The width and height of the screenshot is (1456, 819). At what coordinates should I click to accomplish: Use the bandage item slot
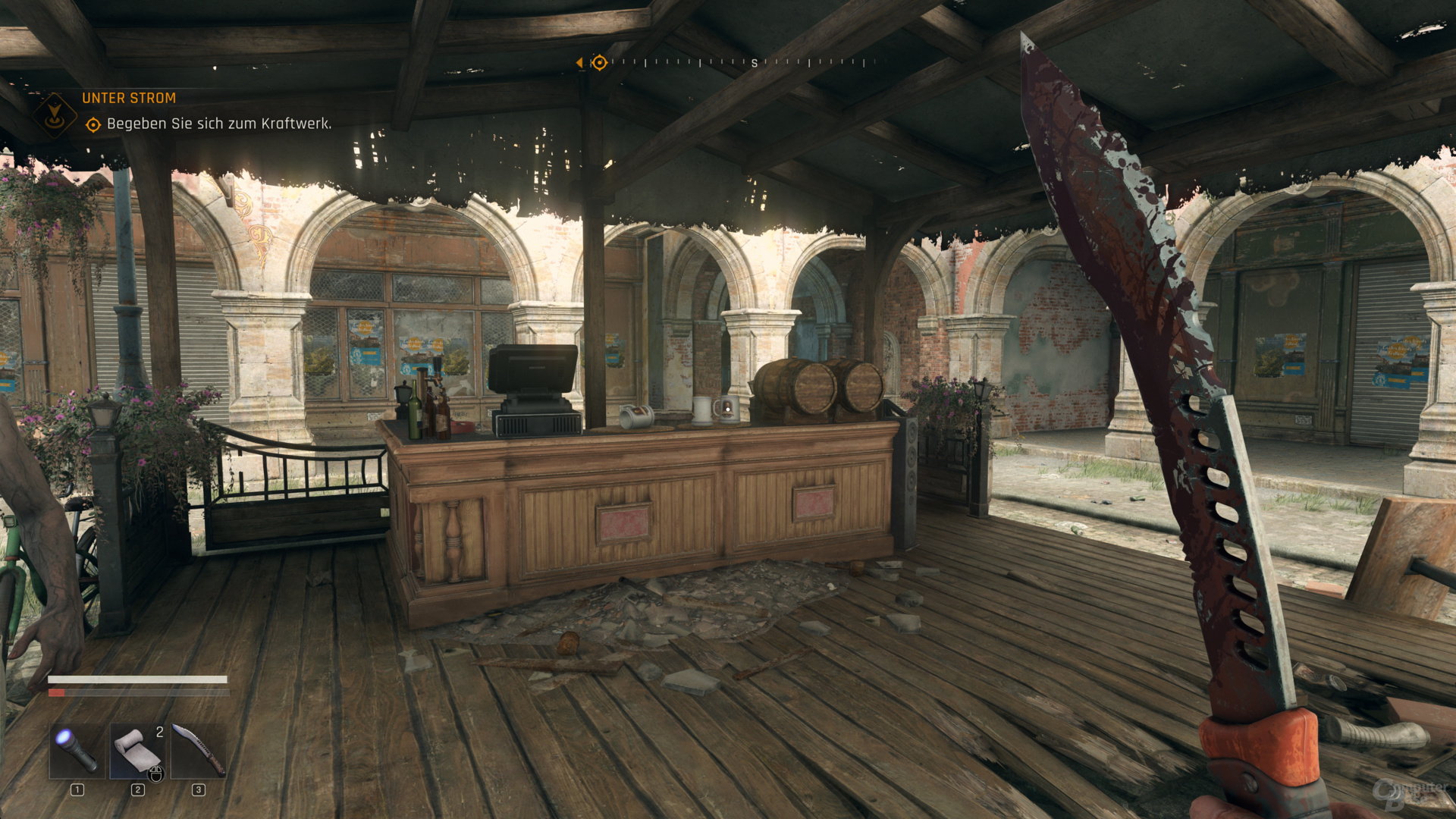[137, 750]
